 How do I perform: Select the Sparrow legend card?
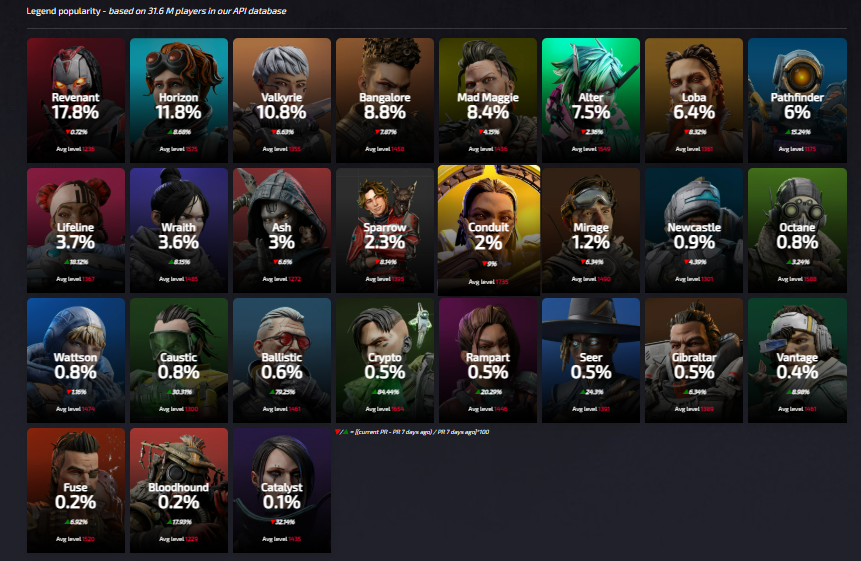(x=385, y=230)
